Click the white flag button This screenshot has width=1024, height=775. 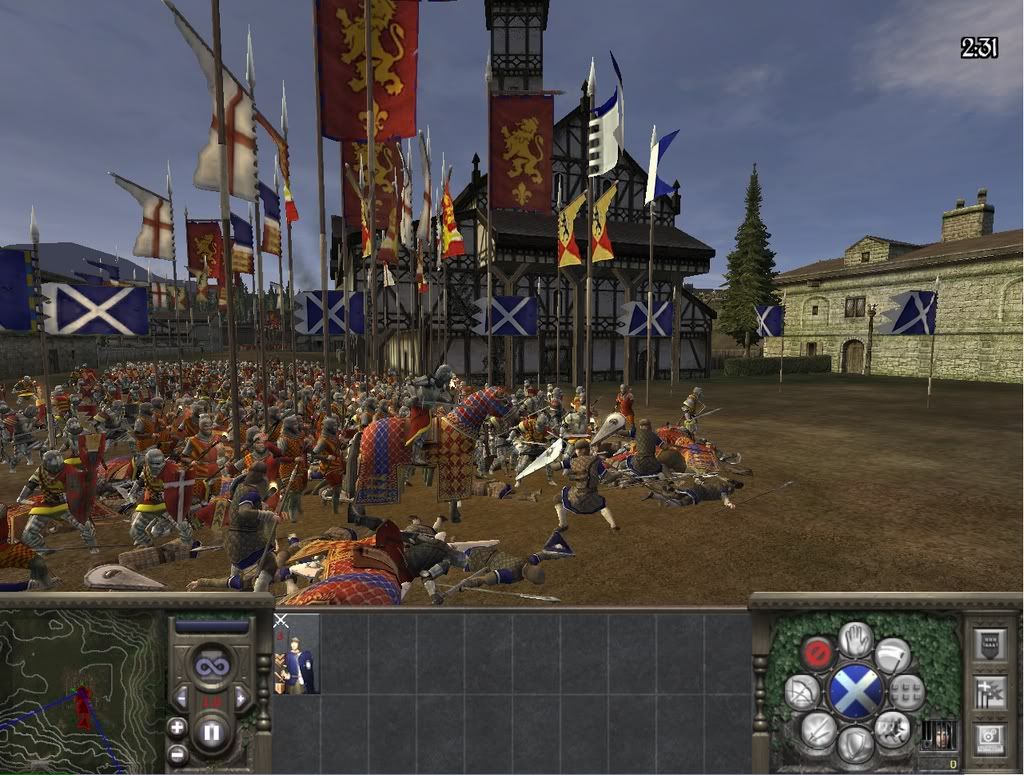893,655
